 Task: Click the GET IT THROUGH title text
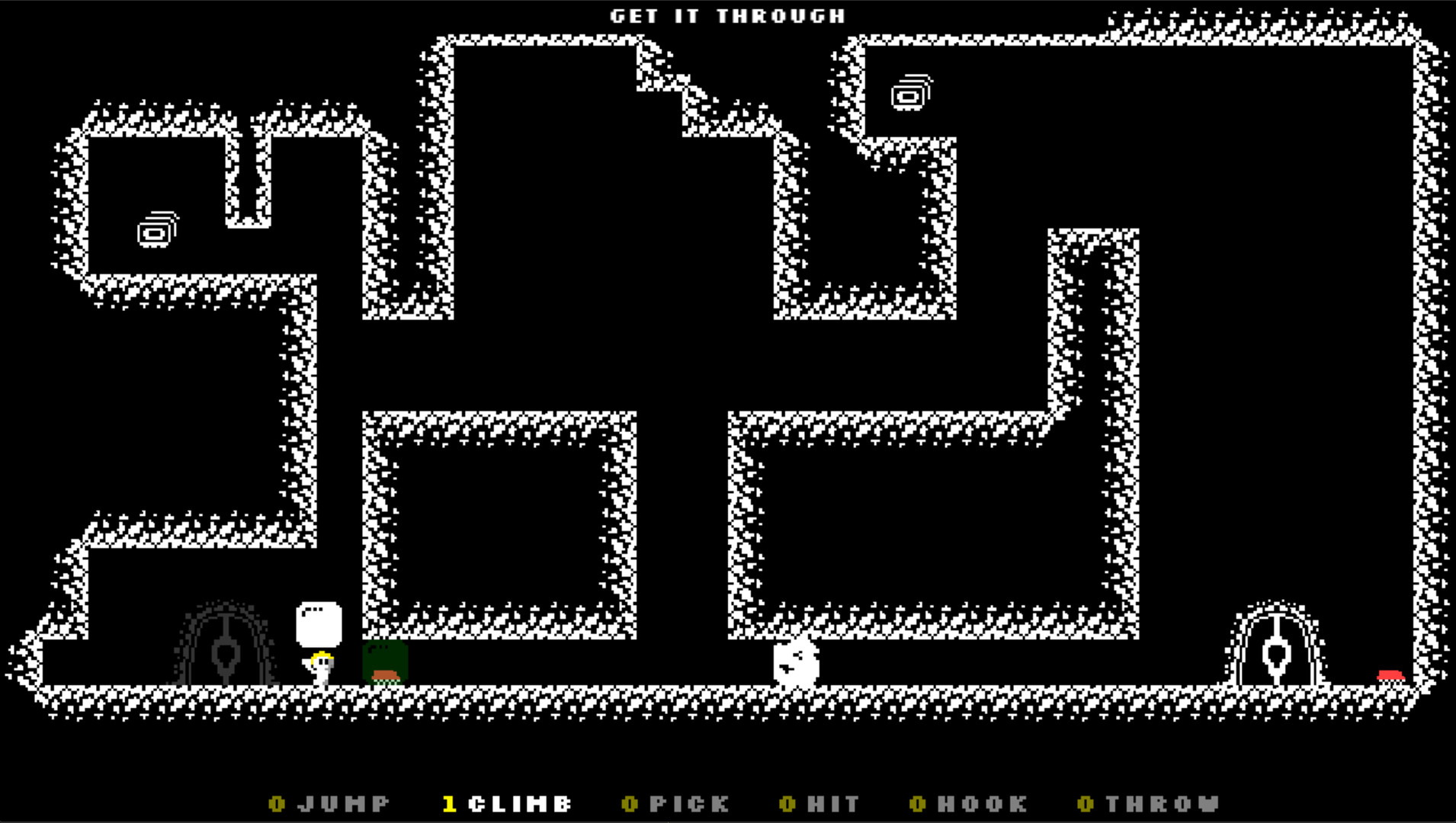pos(726,14)
